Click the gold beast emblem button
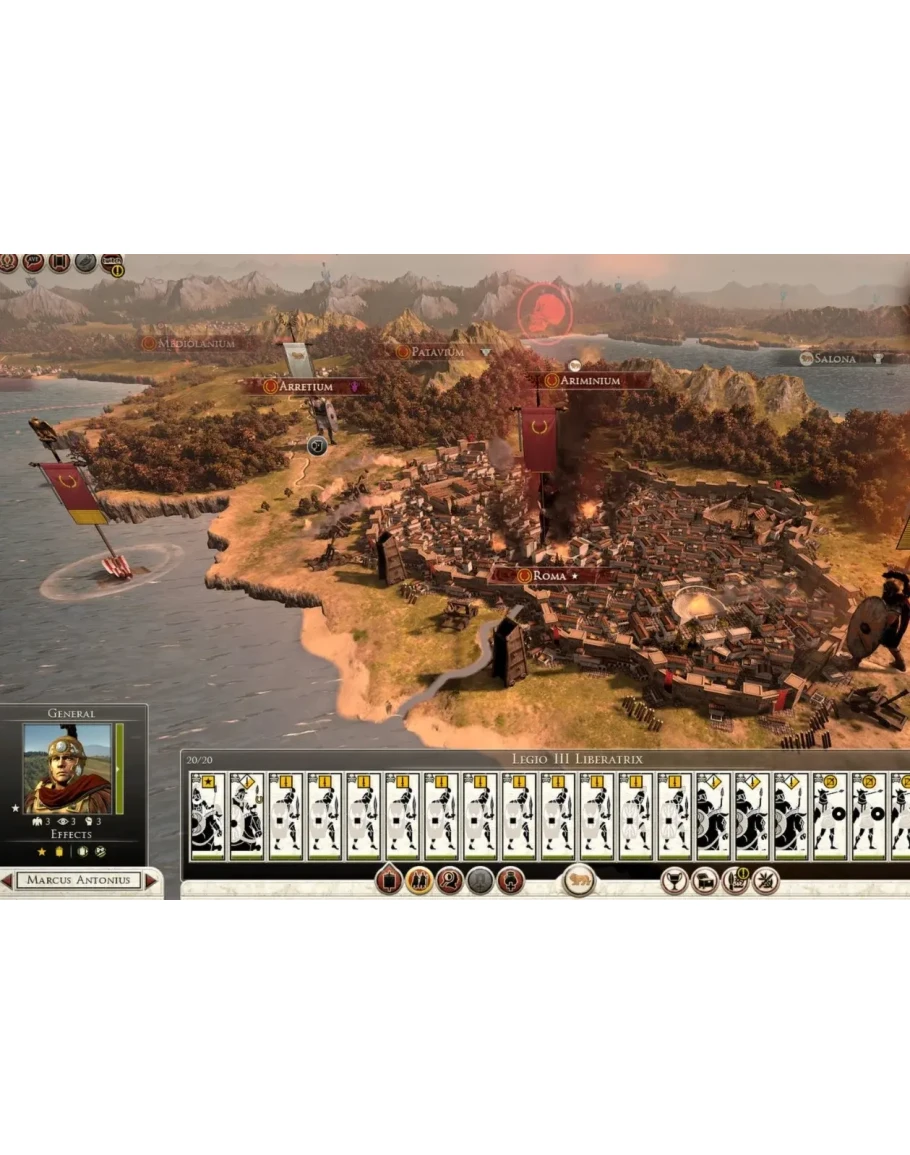This screenshot has width=910, height=1155. click(578, 881)
